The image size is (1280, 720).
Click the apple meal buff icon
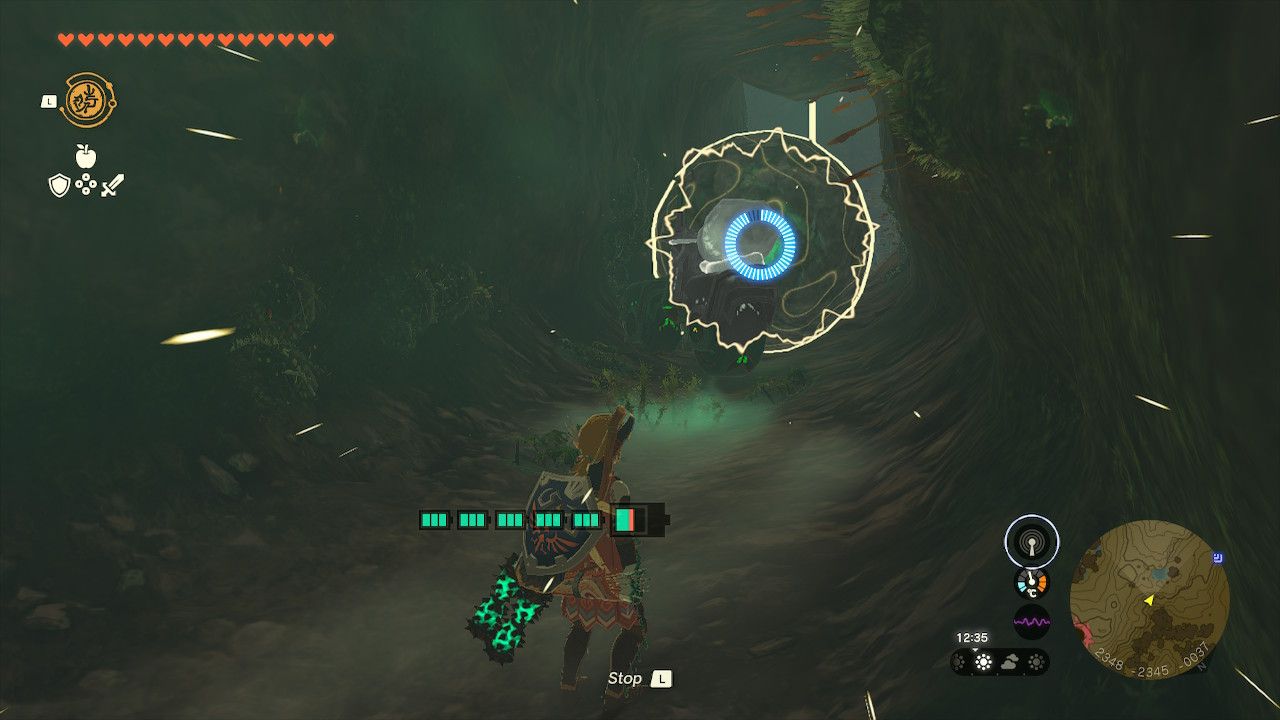coord(85,156)
